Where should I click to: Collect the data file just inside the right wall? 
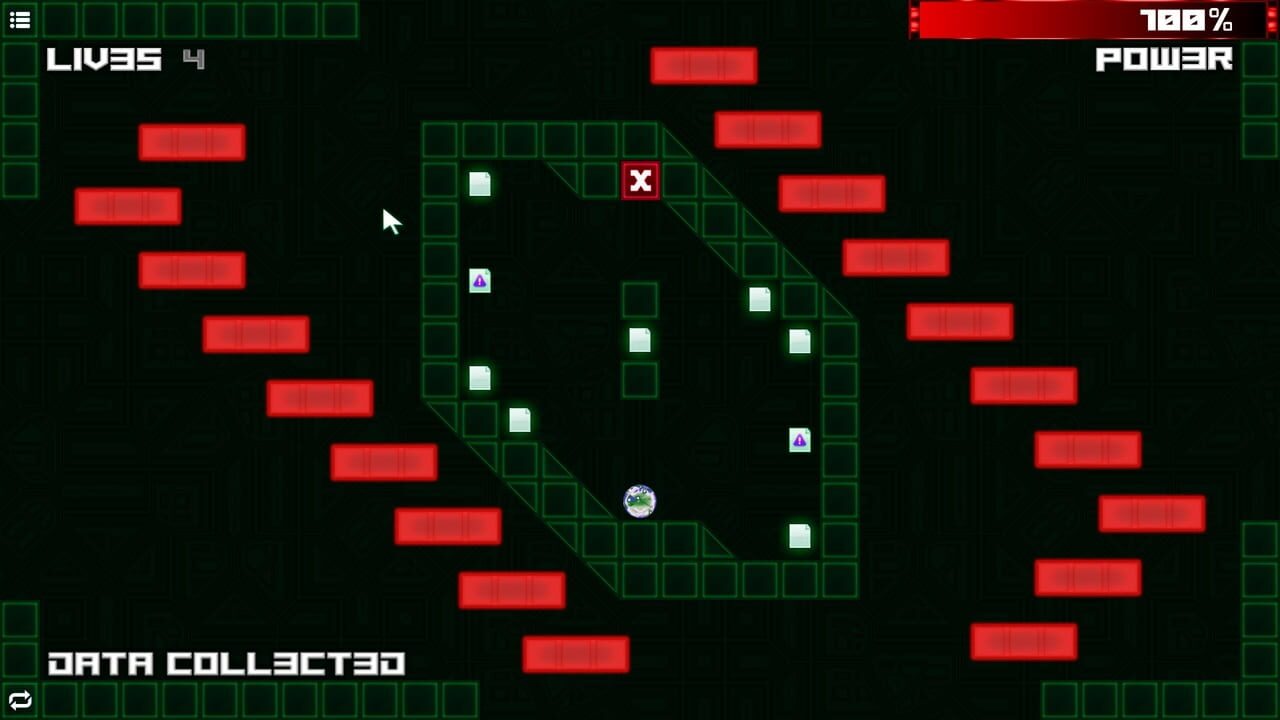tap(800, 342)
